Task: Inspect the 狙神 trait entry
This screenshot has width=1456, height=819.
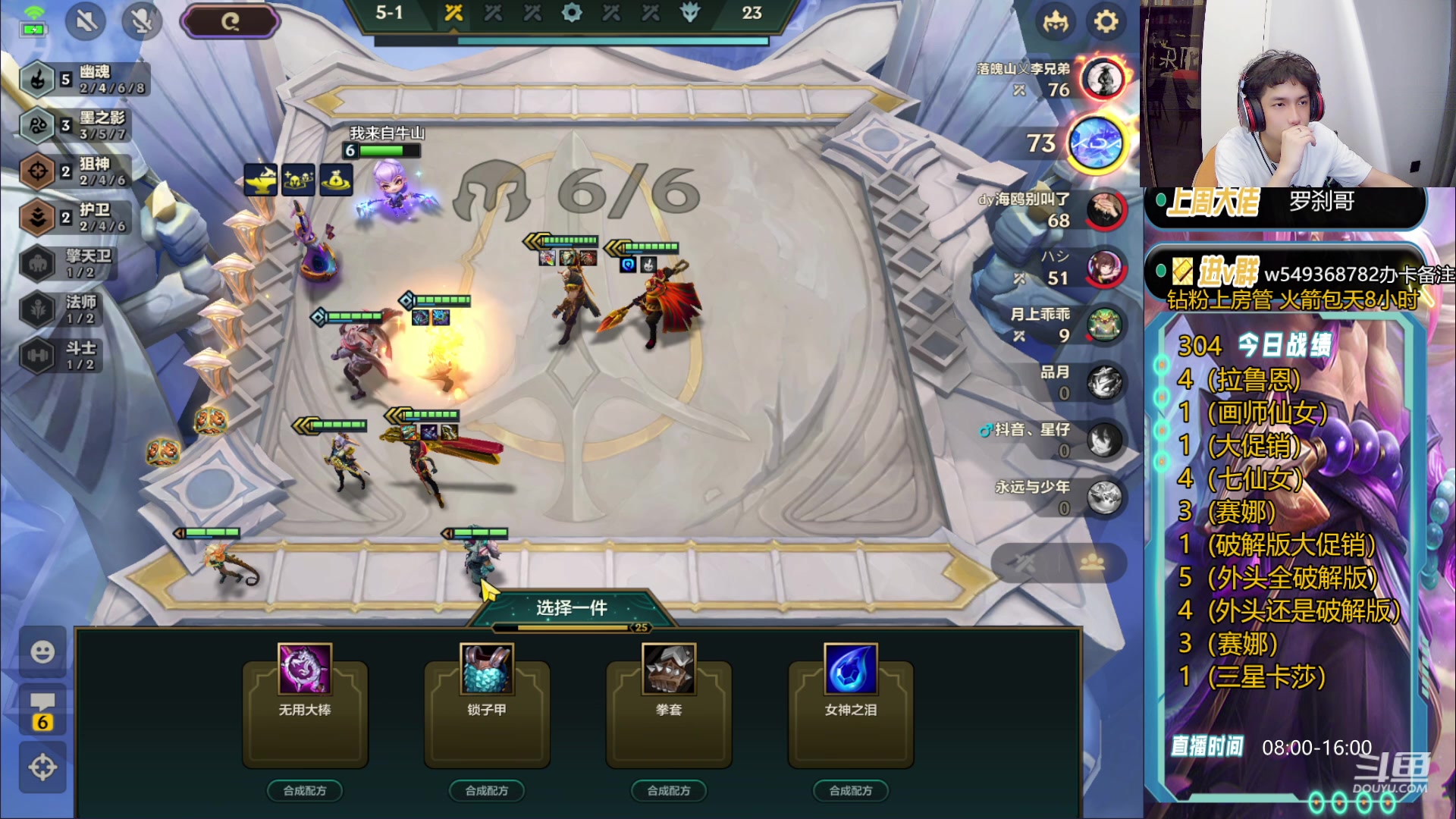Action: click(83, 171)
